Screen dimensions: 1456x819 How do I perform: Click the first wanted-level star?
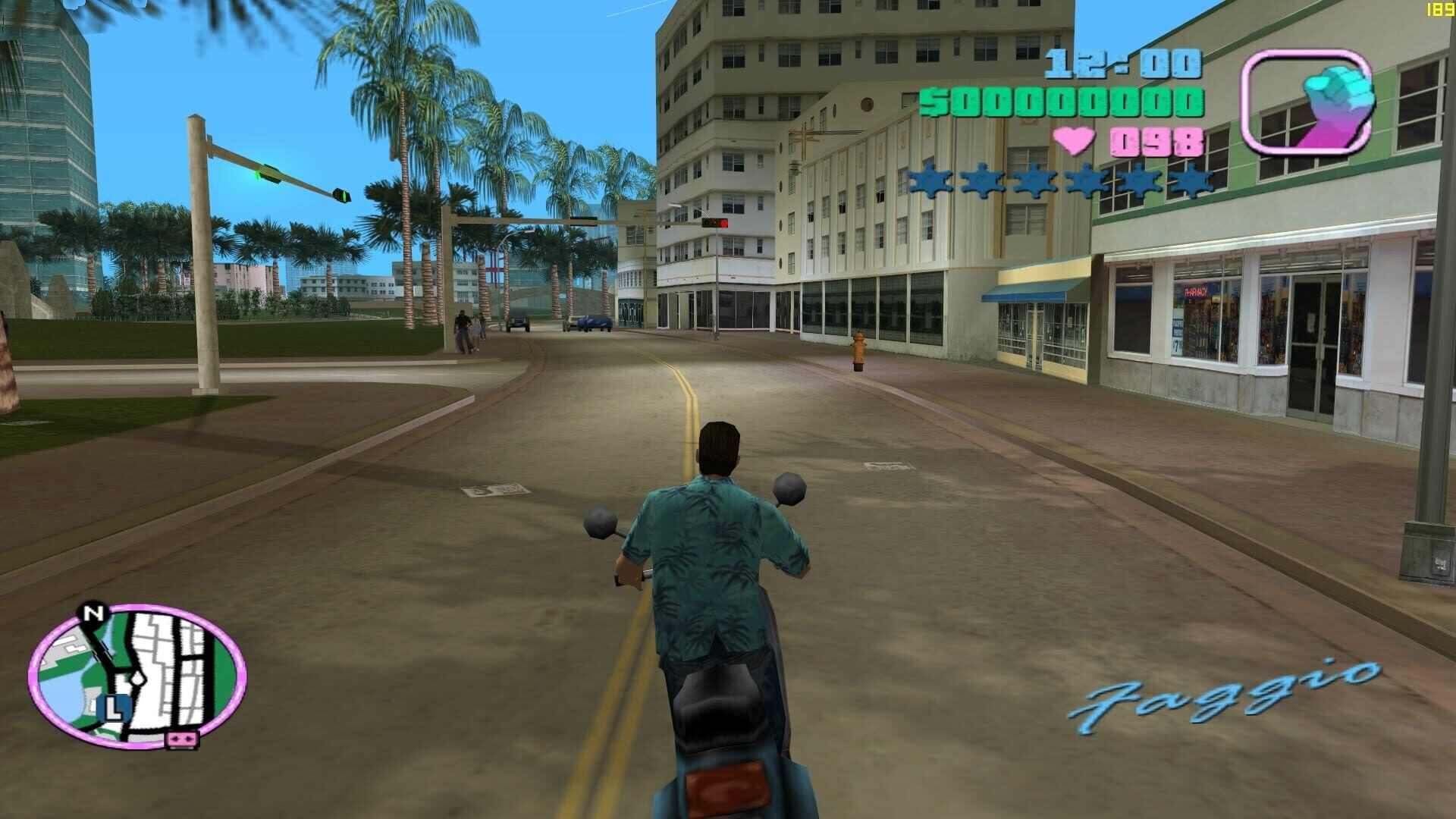(930, 180)
